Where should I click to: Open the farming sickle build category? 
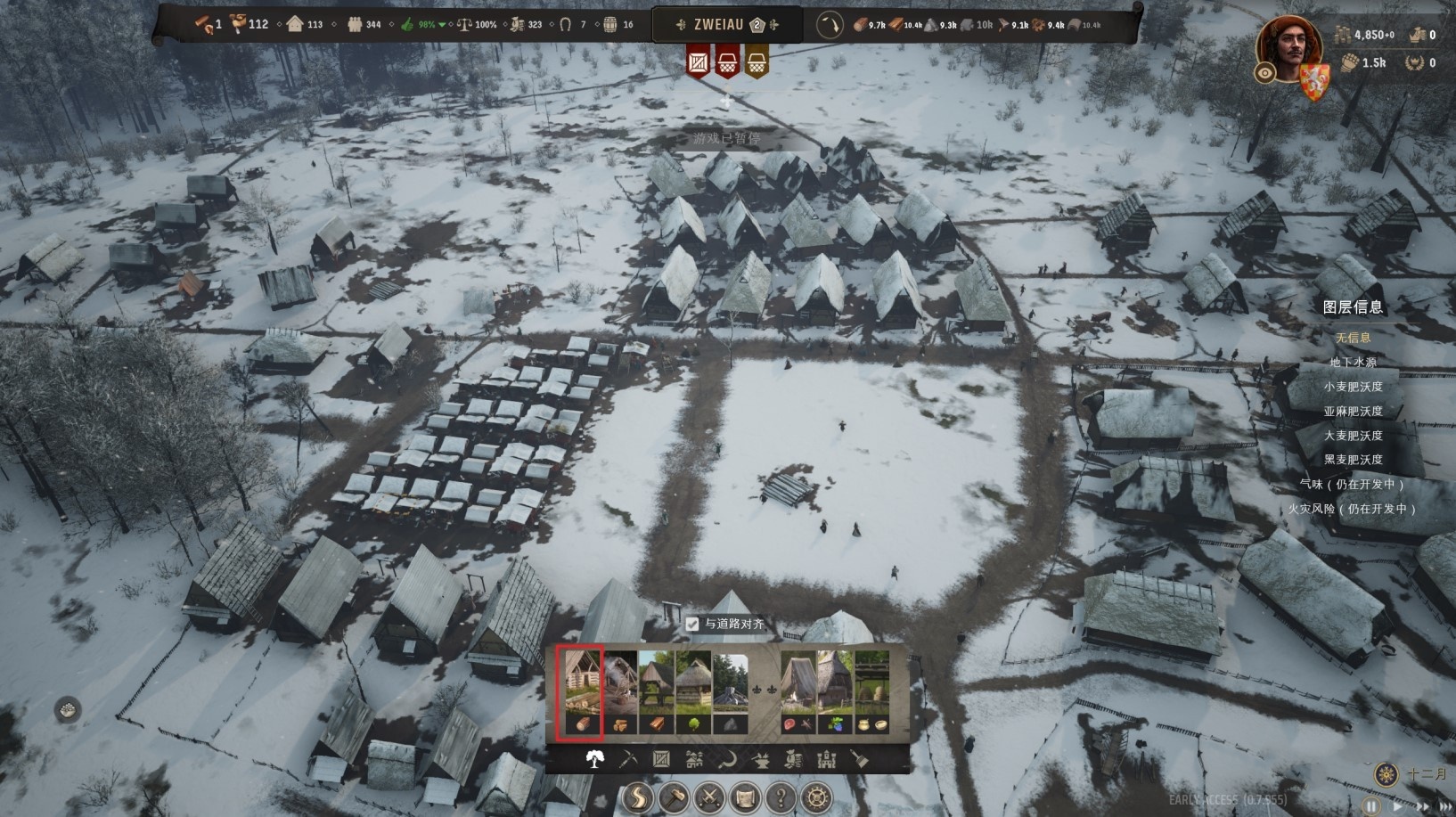[727, 759]
